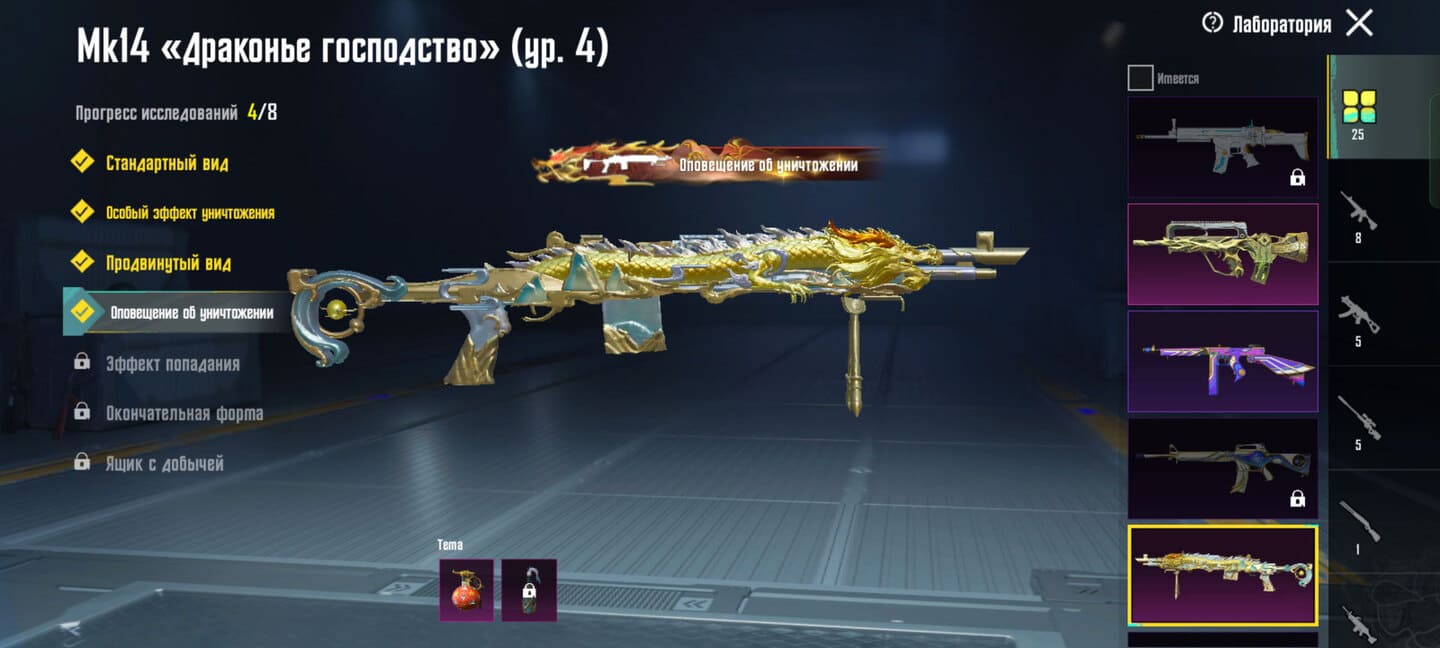Select the locked M16-style rifle skin thumbnail
Image resolution: width=1440 pixels, height=648 pixels.
tap(1222, 468)
